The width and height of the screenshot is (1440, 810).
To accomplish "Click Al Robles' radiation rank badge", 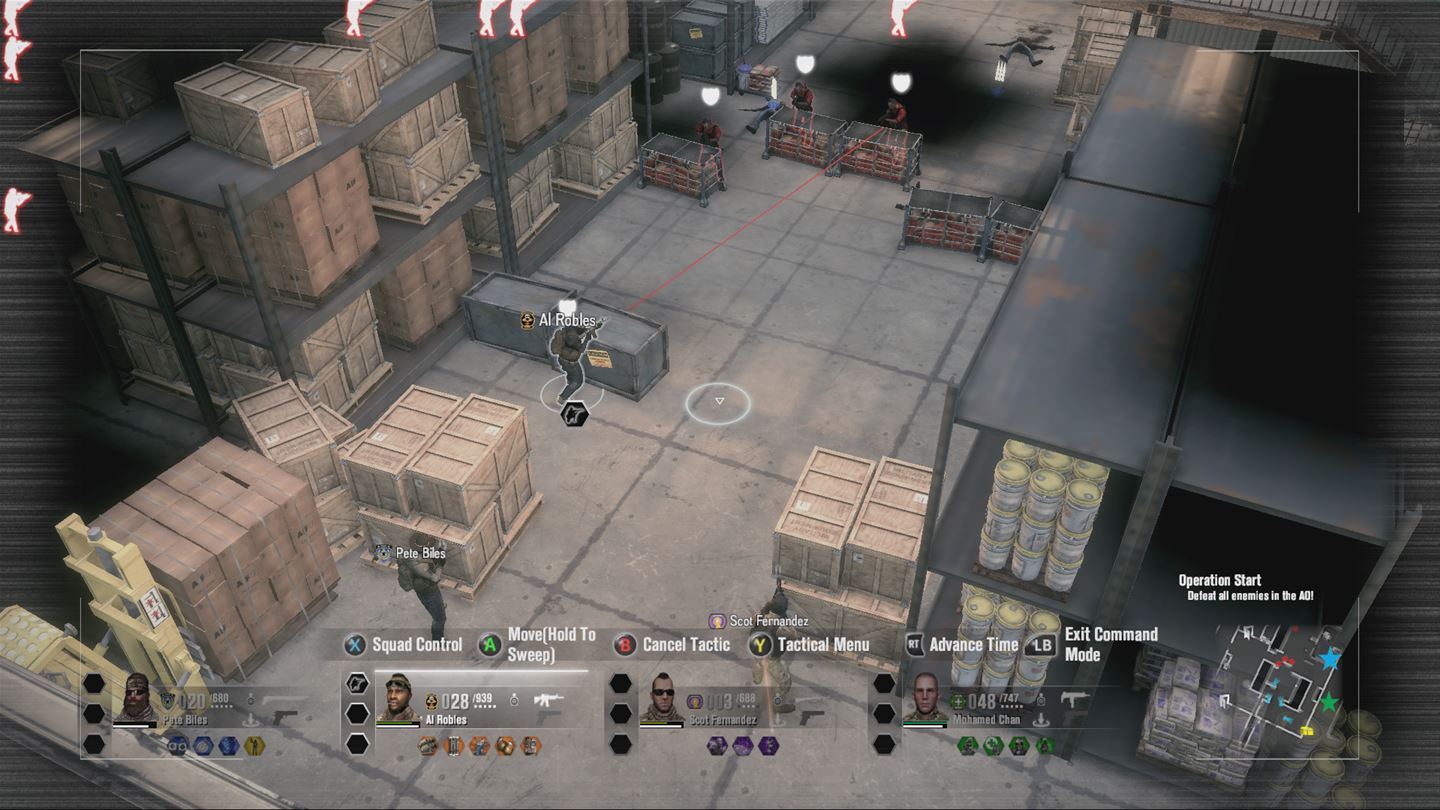I will pos(431,701).
